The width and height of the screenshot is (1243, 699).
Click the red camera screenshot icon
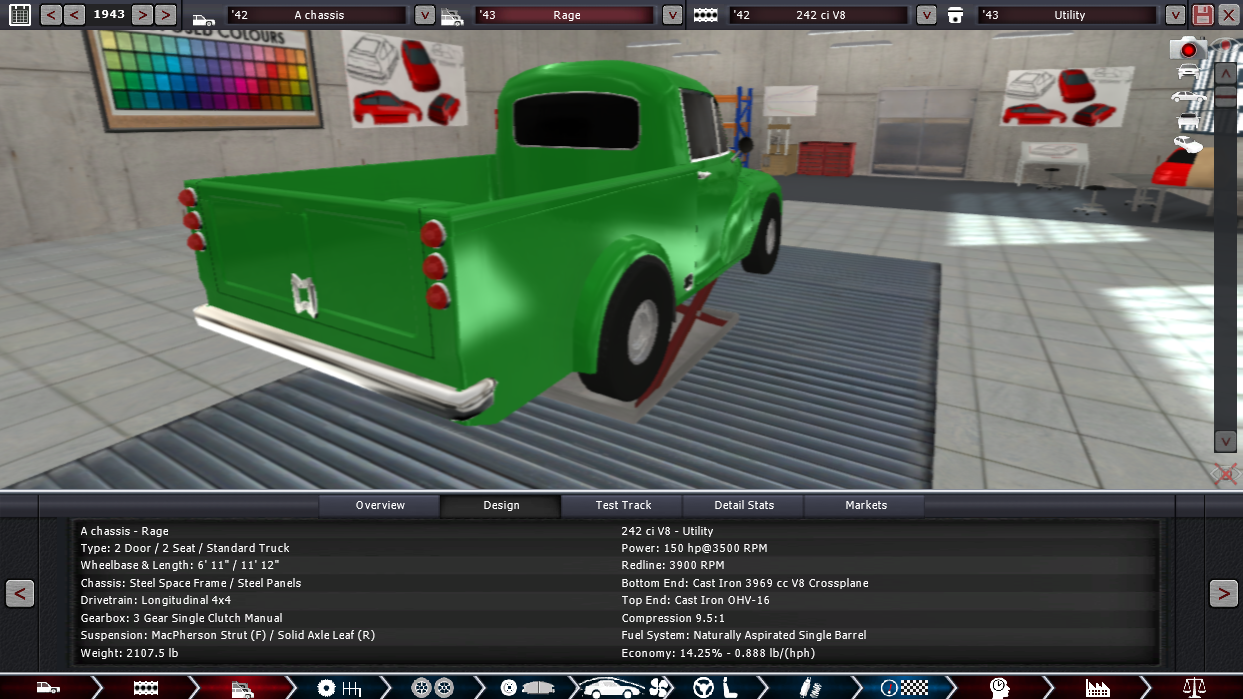pos(1188,48)
